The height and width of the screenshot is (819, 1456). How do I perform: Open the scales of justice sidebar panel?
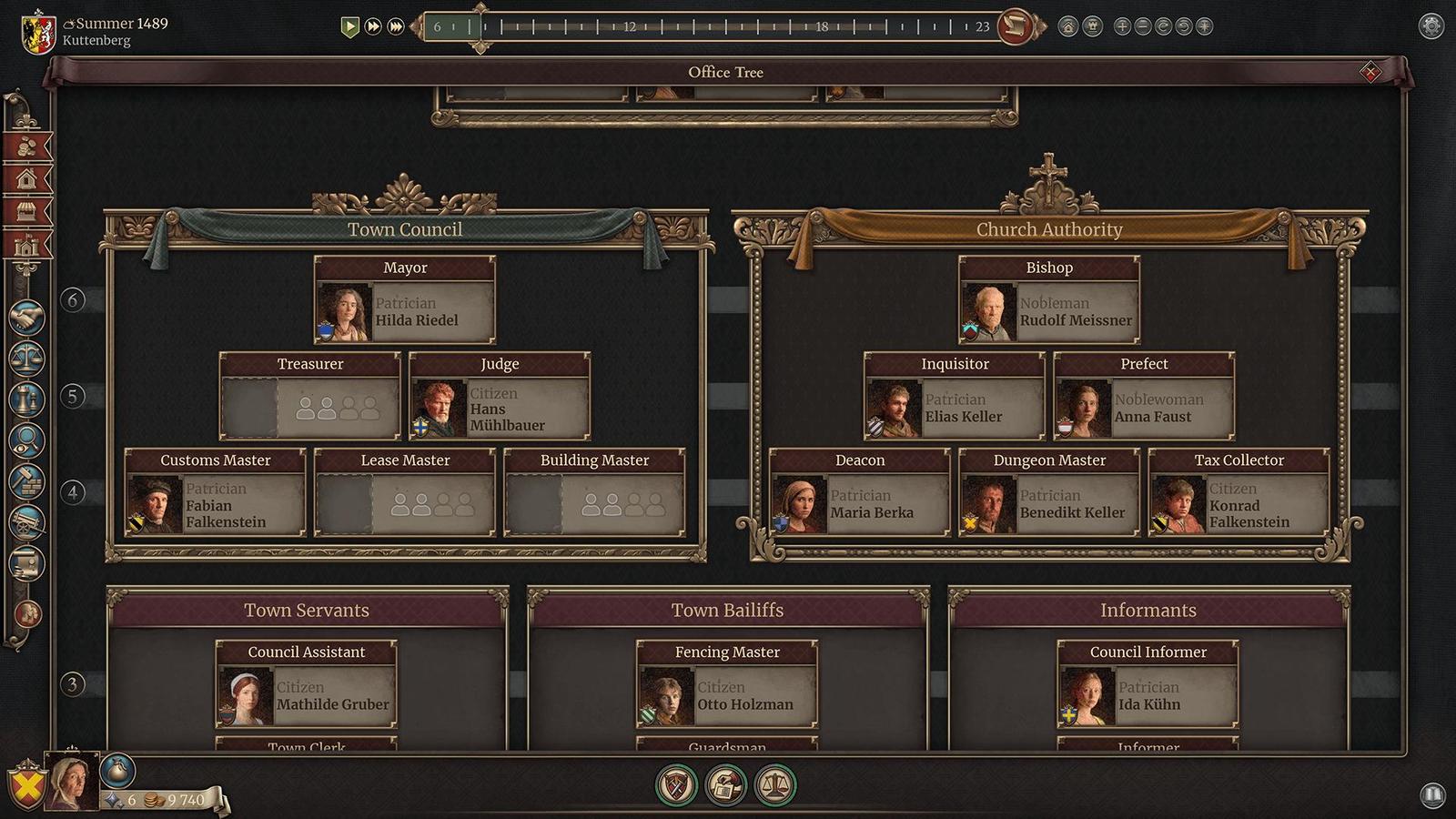(25, 358)
